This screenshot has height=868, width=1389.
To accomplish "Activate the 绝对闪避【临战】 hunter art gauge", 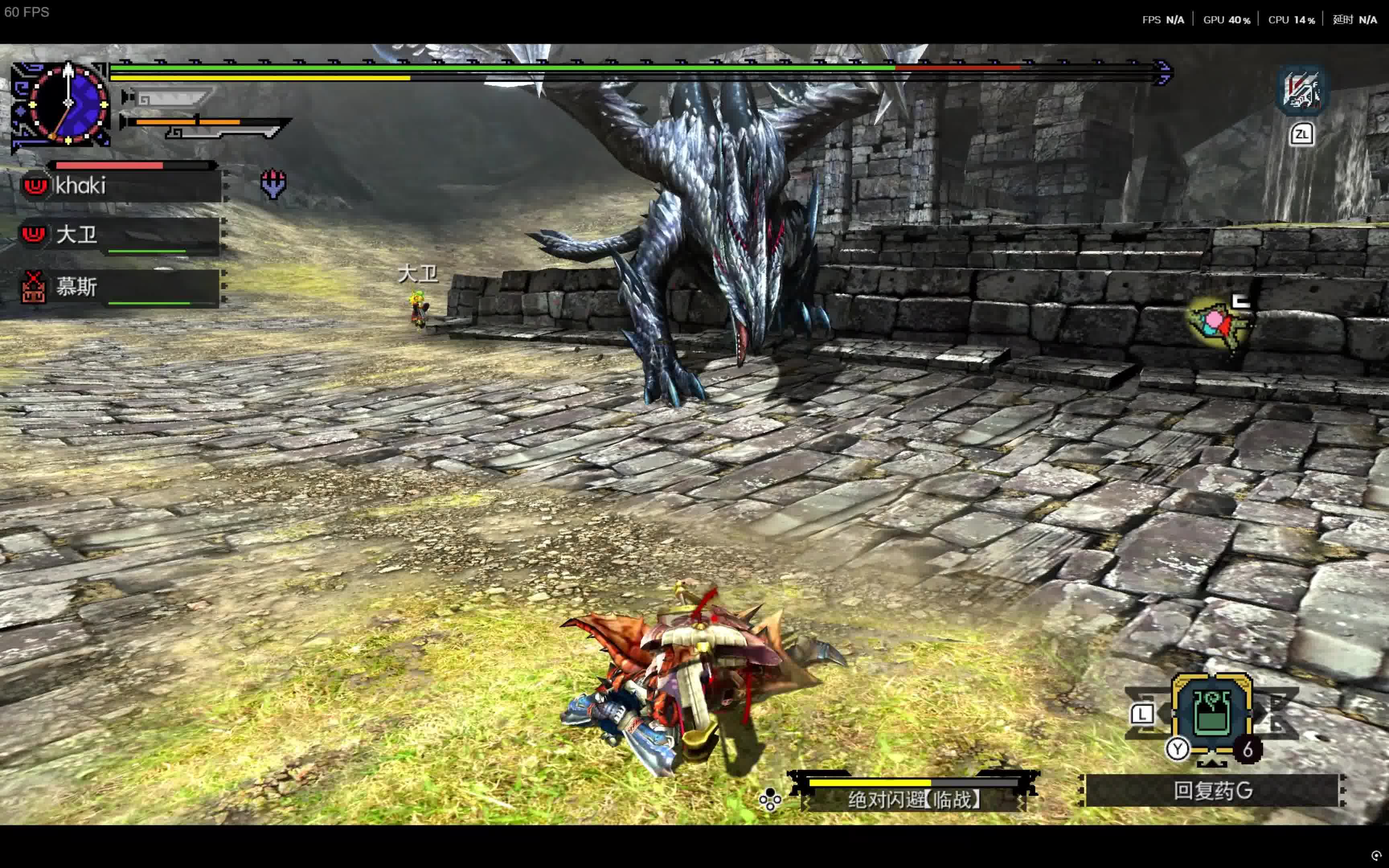I will click(914, 792).
